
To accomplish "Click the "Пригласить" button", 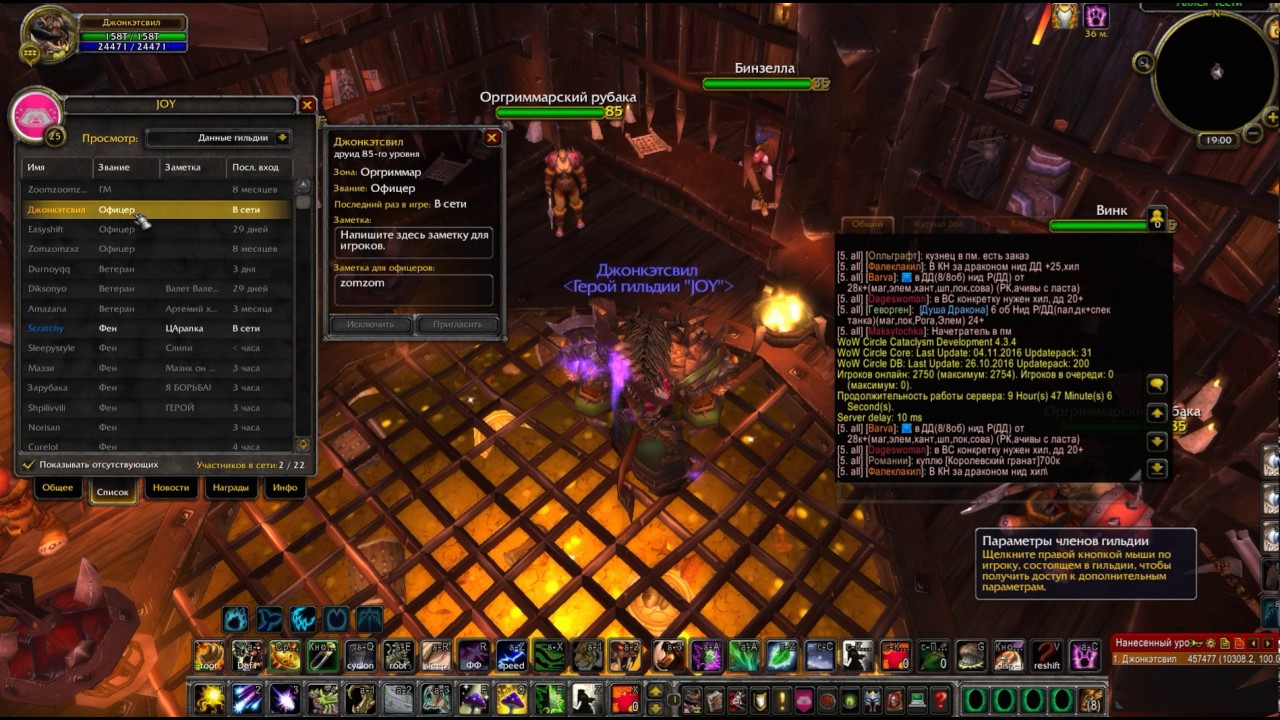I will pyautogui.click(x=457, y=324).
